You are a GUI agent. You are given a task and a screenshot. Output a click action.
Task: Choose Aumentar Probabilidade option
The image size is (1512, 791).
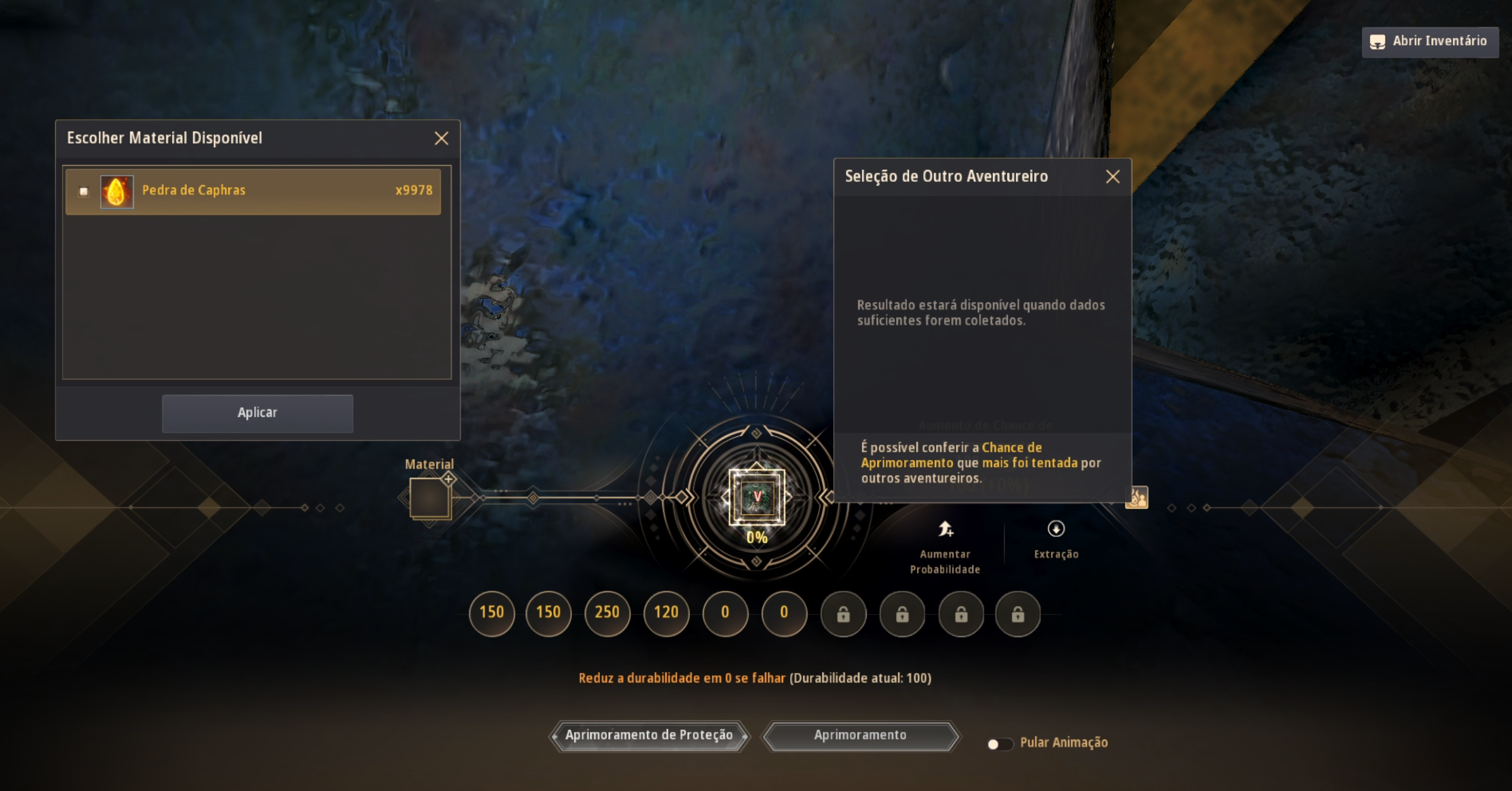click(945, 543)
